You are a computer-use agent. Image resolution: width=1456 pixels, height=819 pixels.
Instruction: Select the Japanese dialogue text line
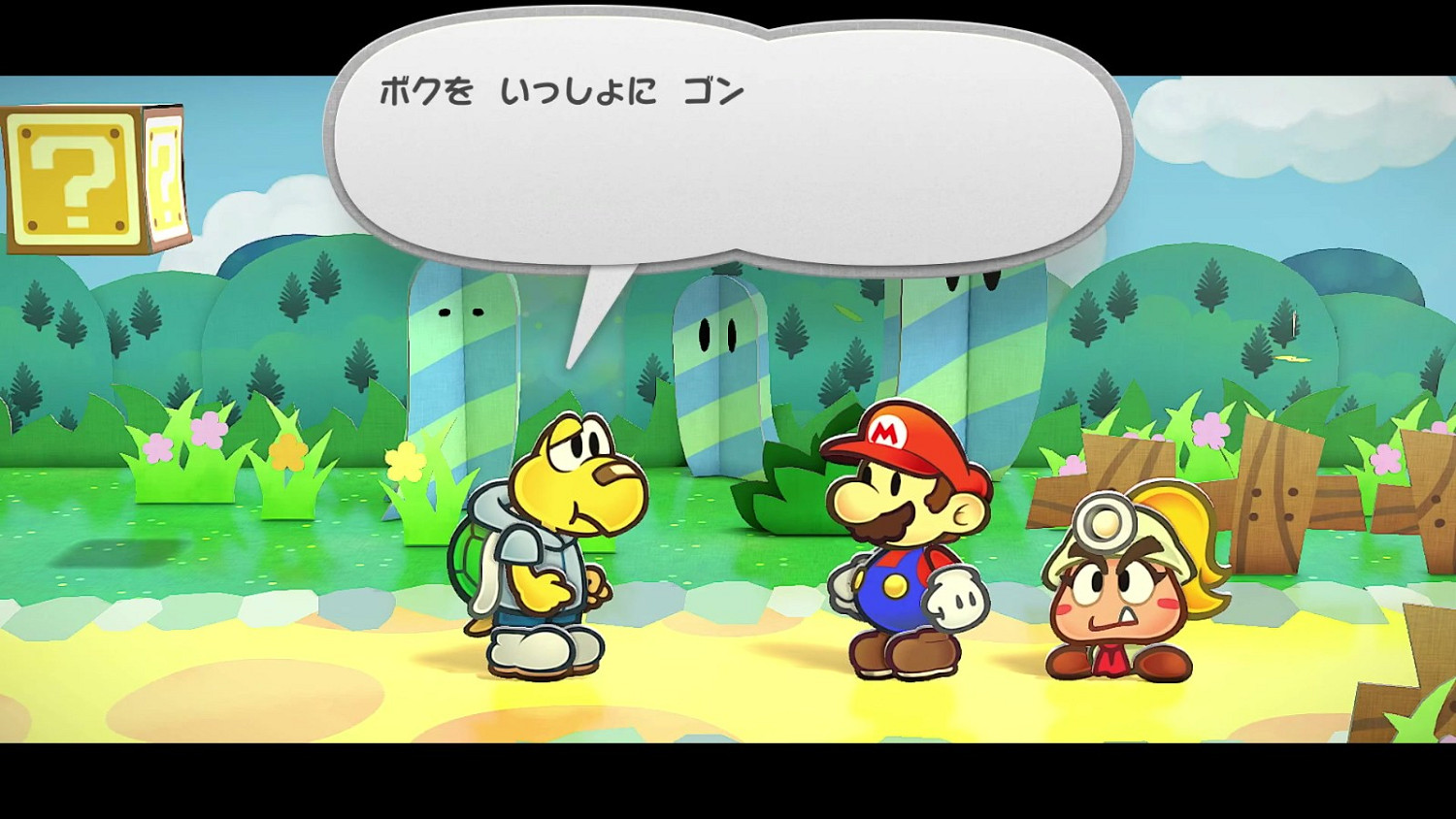563,90
